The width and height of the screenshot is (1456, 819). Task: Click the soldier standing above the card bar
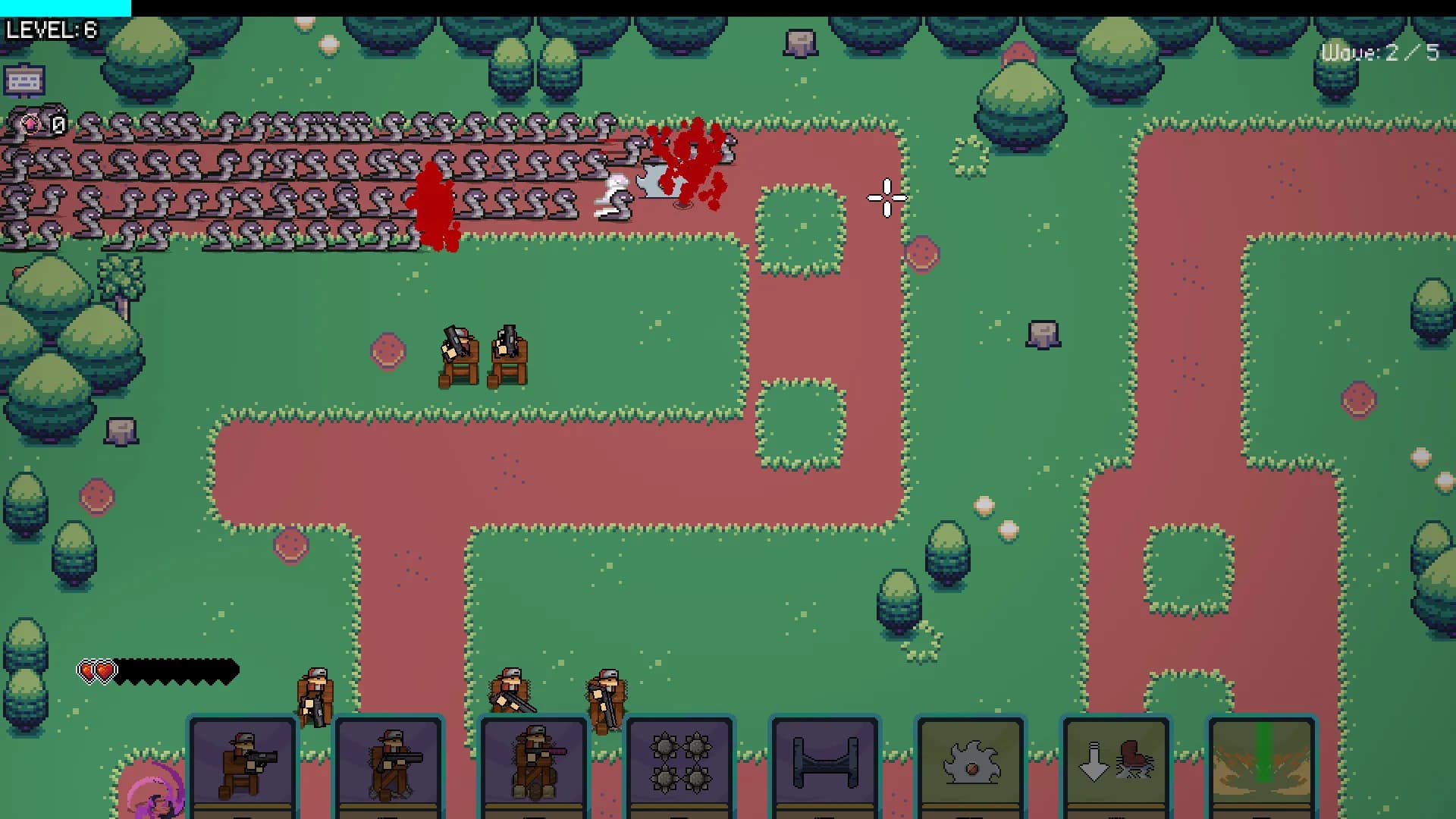tap(313, 694)
